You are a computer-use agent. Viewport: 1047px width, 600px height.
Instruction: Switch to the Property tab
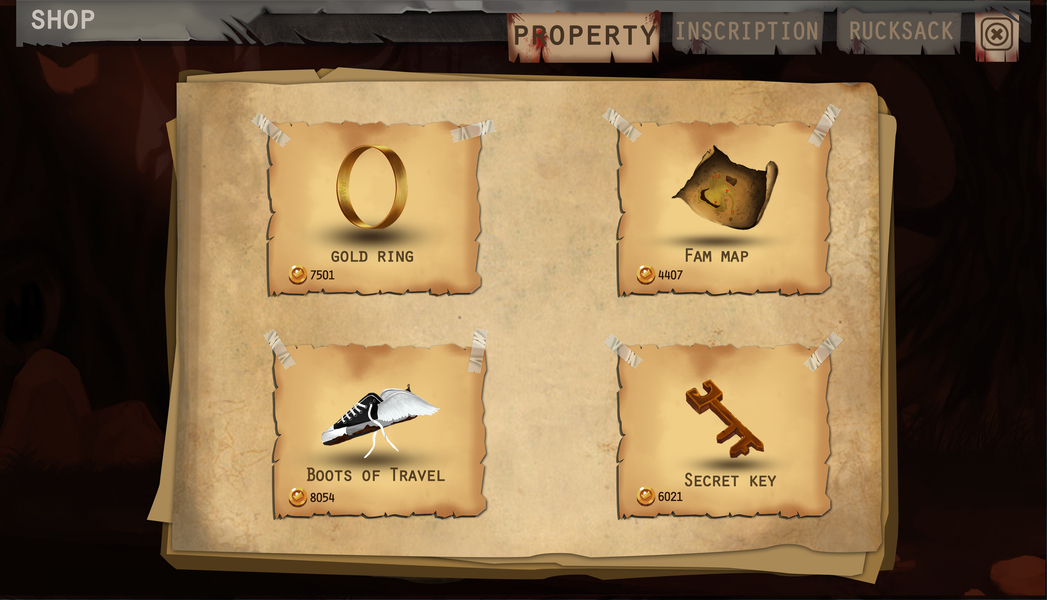coord(584,36)
